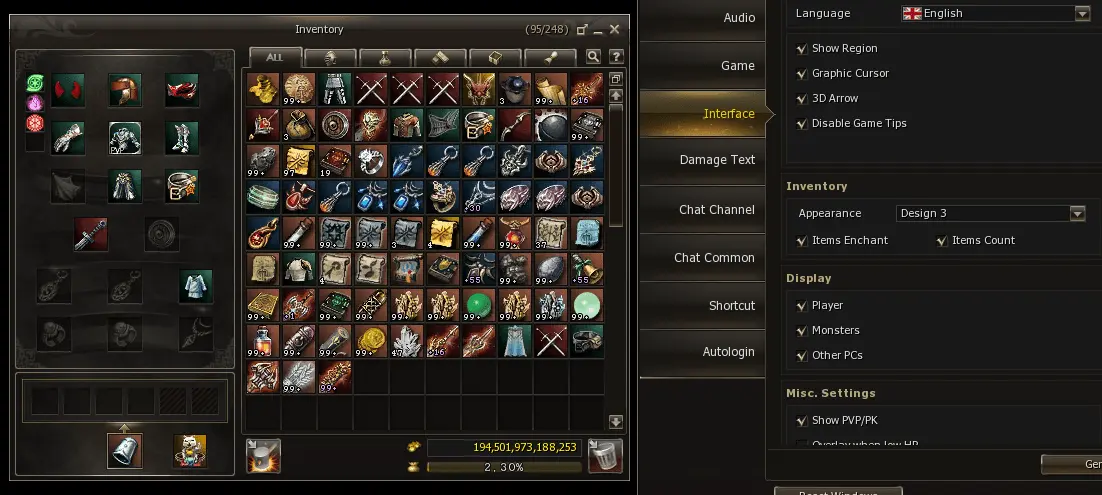Open the Audio settings section
This screenshot has width=1102, height=495.
[738, 18]
